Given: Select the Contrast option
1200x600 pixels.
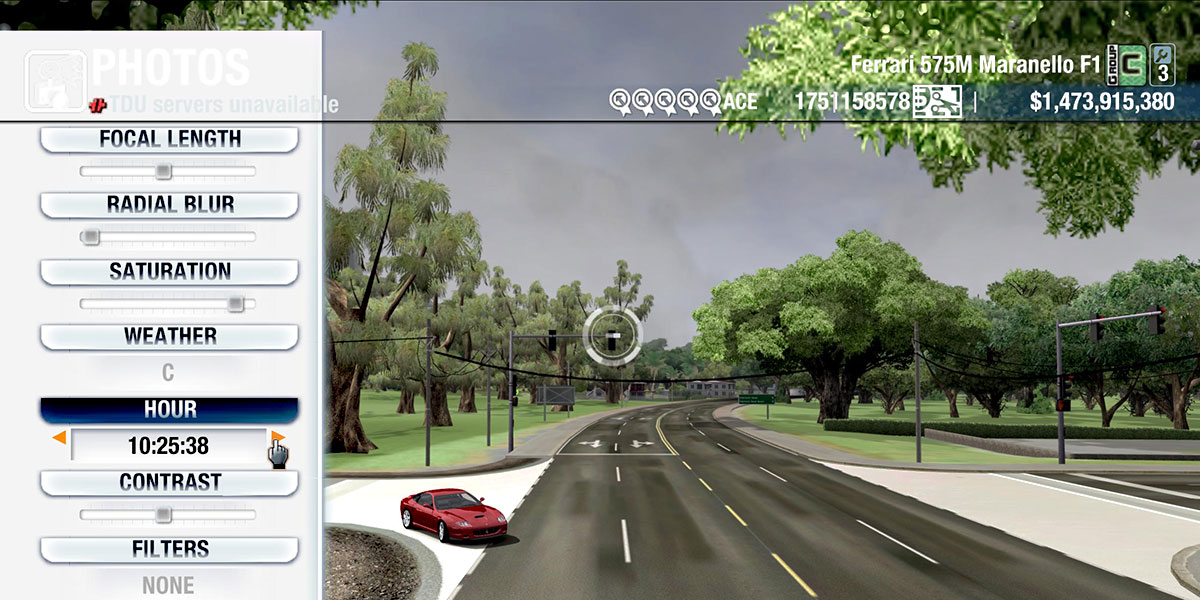Looking at the screenshot, I should click(x=169, y=482).
